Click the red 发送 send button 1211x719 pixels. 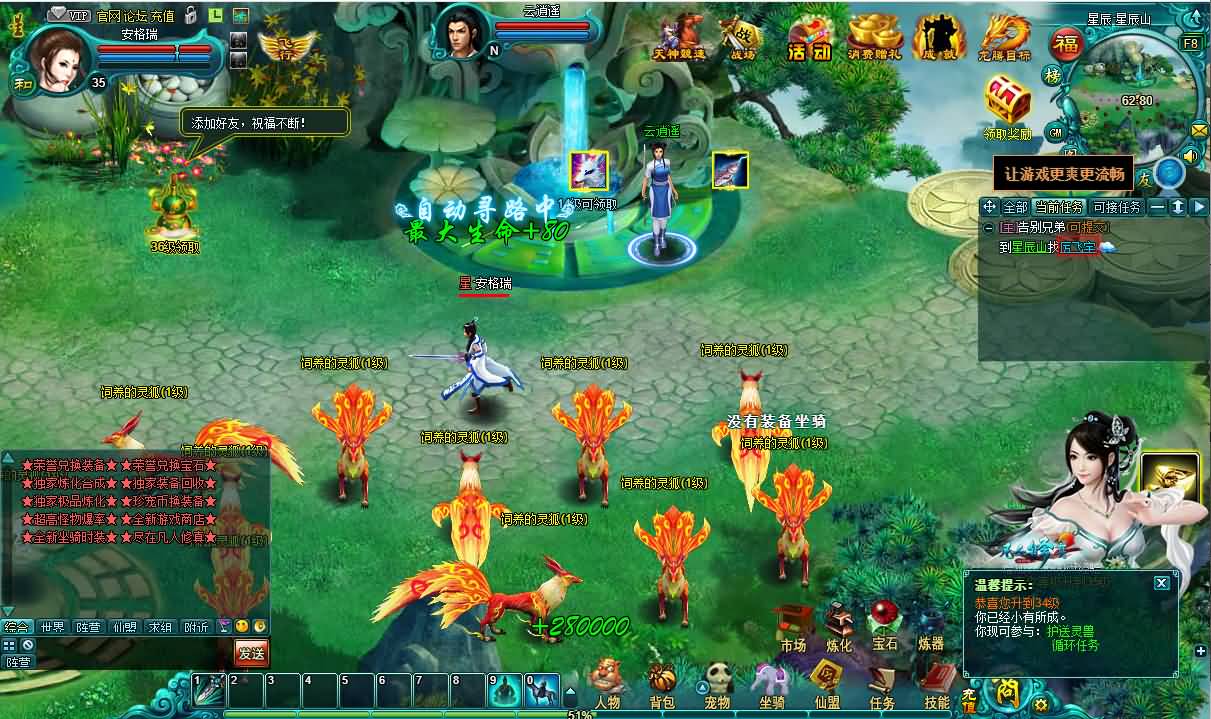[251, 653]
